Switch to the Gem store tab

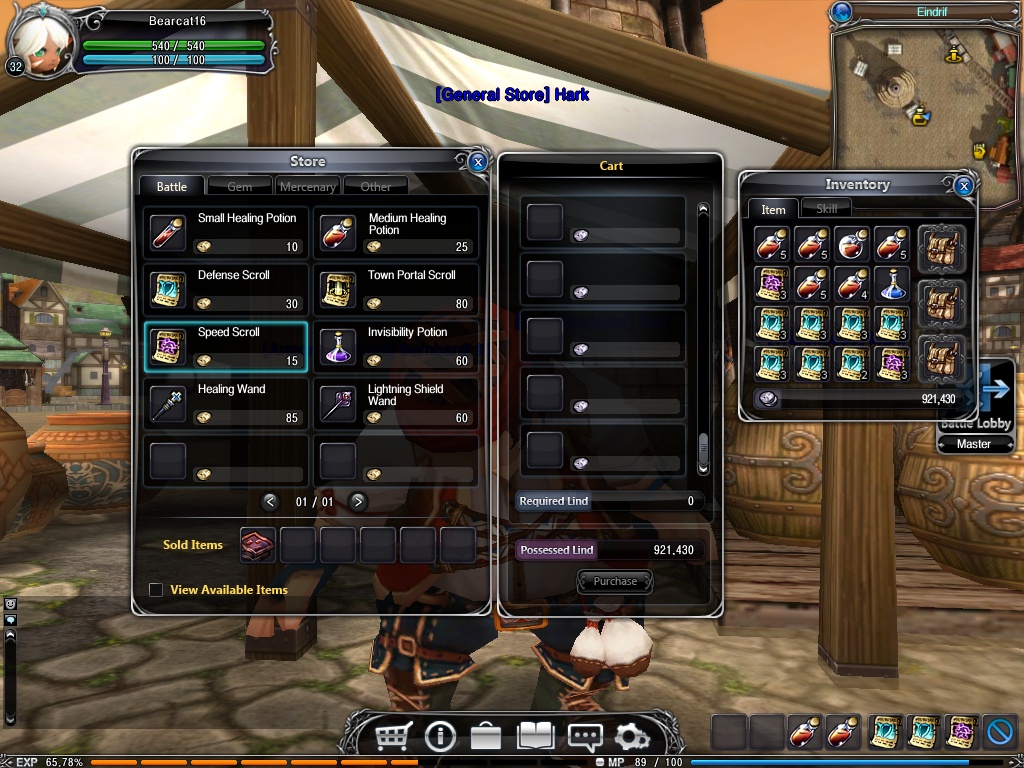[239, 187]
